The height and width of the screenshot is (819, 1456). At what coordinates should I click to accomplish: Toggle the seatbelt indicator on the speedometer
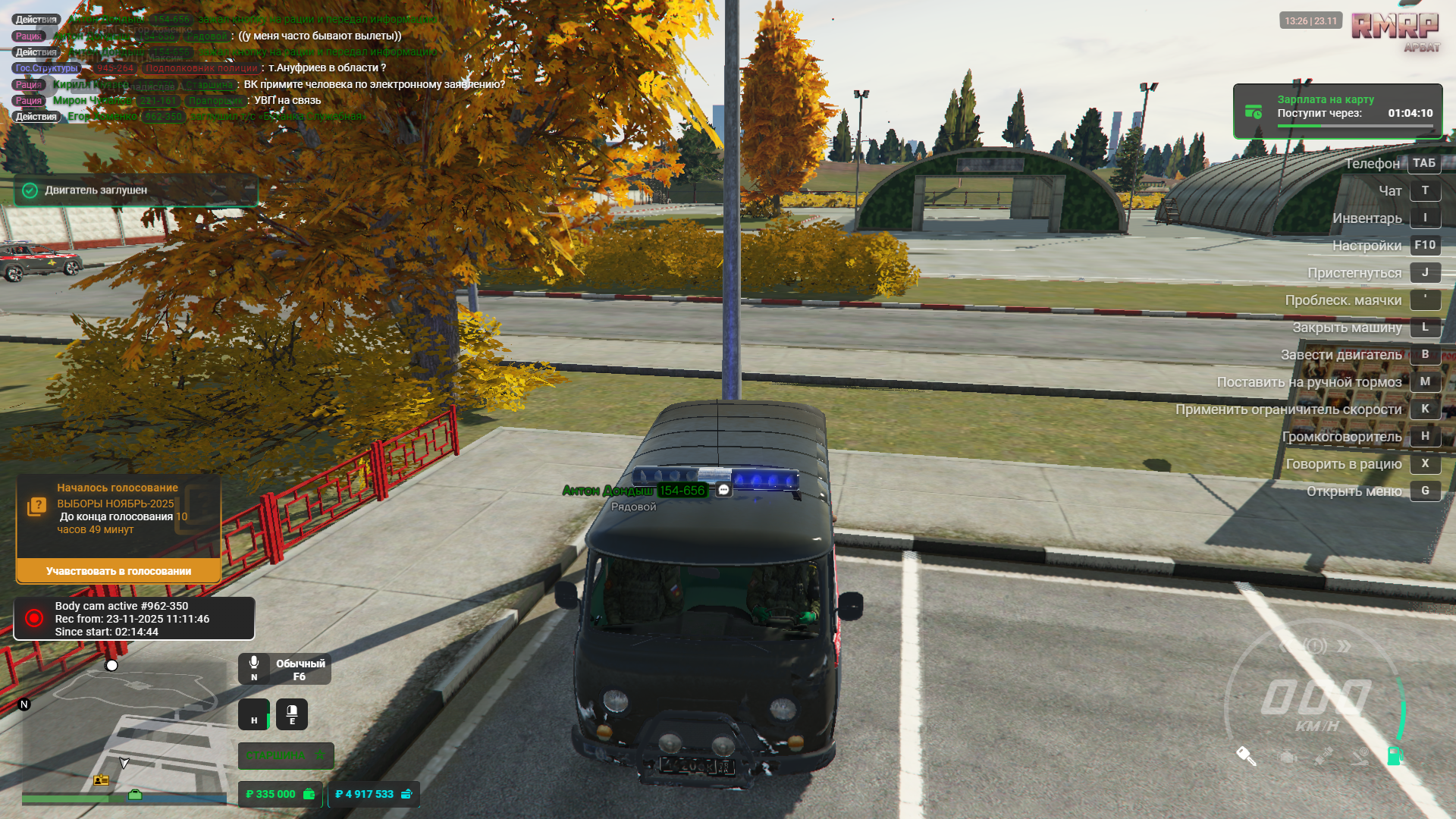(x=1323, y=755)
